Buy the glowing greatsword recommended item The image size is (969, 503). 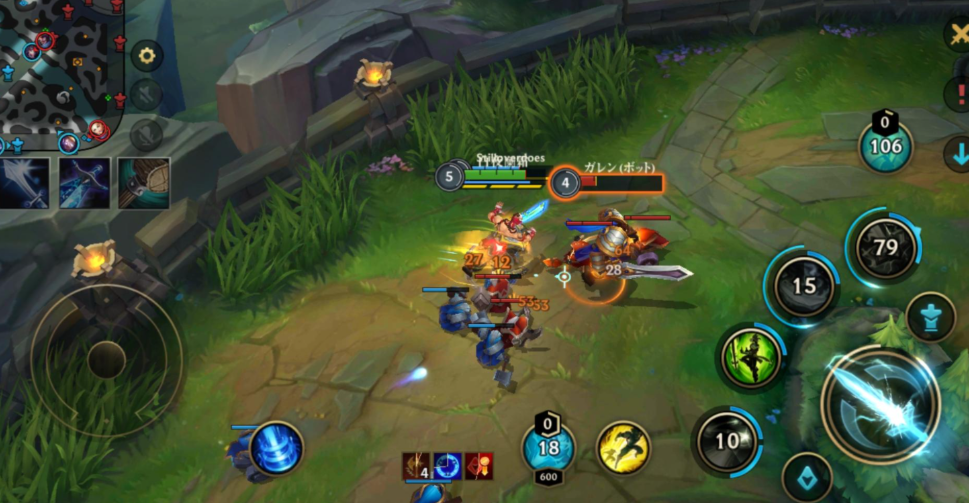(26, 183)
